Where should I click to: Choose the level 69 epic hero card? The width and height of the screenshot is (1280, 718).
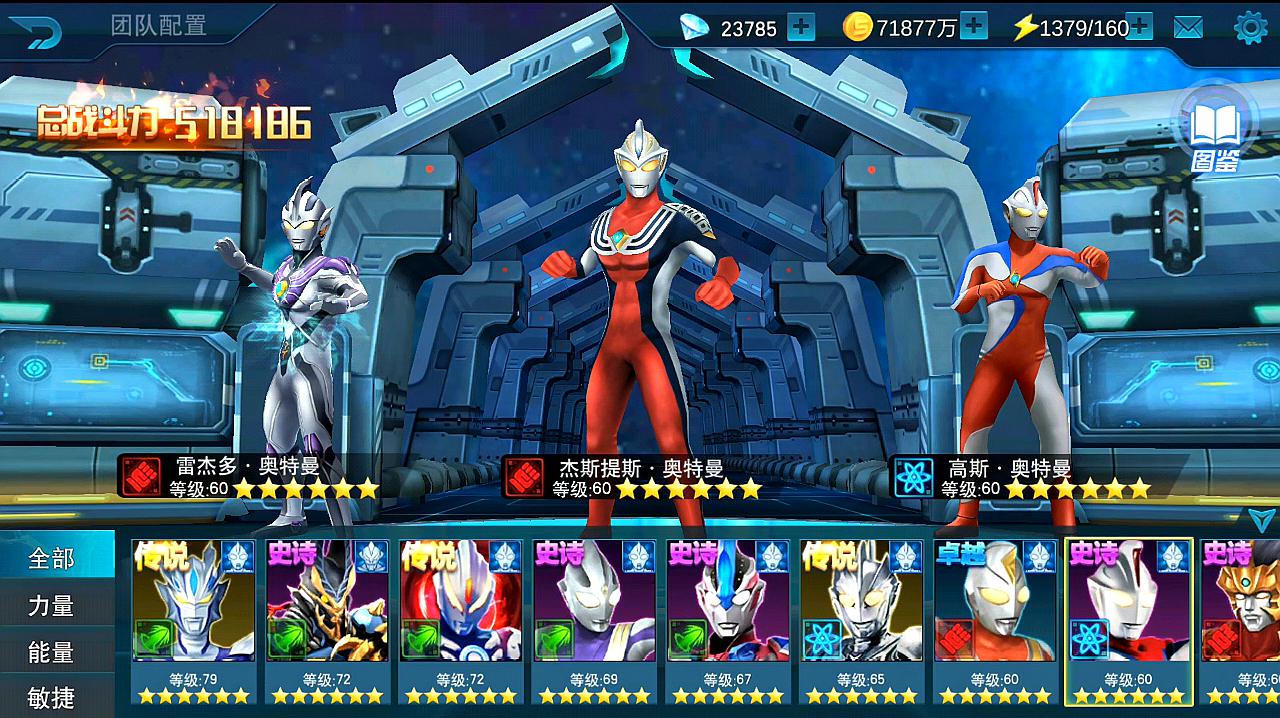coord(594,620)
